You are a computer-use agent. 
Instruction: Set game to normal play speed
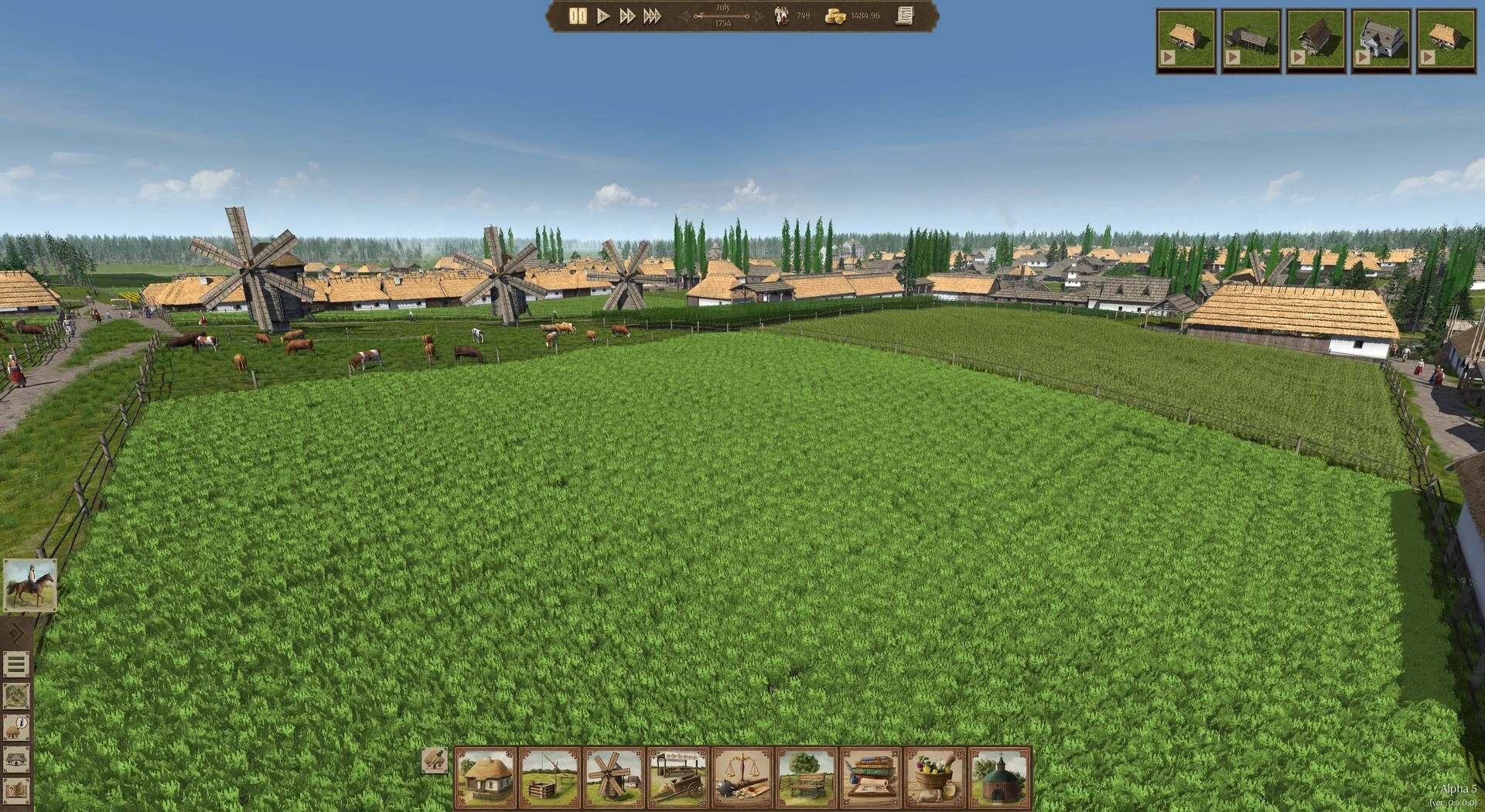(603, 16)
